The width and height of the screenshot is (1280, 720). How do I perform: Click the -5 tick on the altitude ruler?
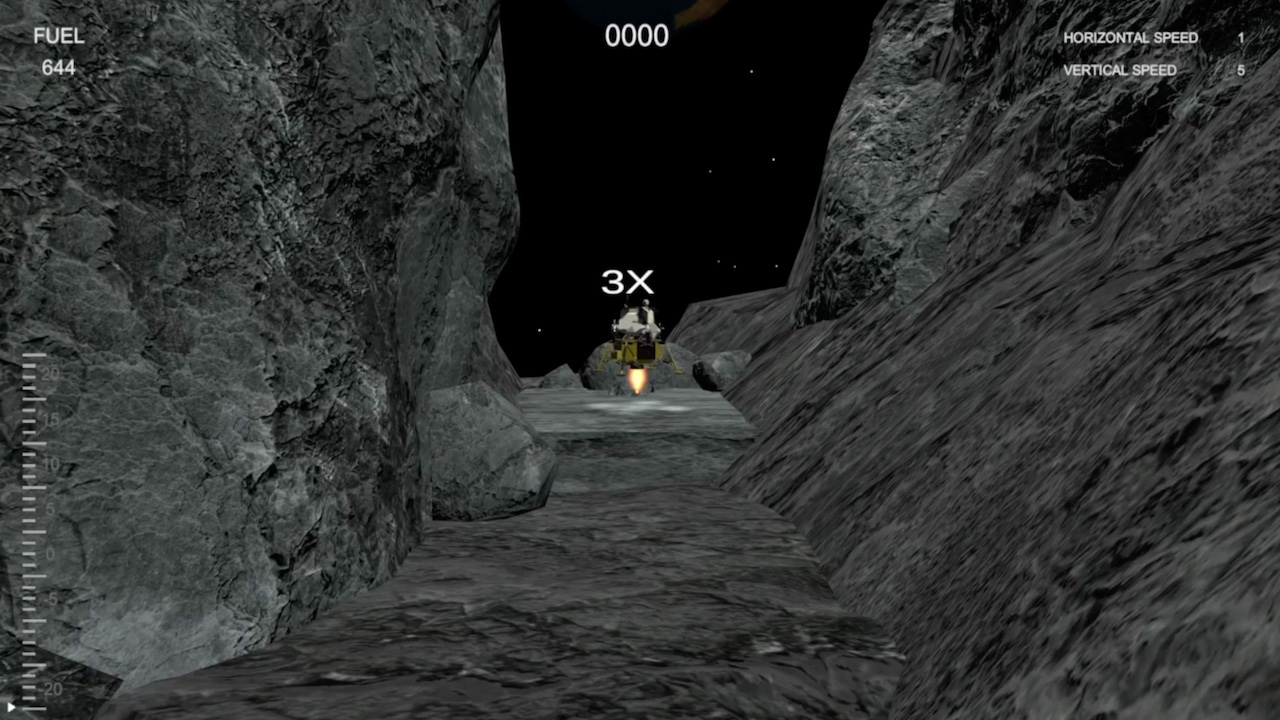click(x=51, y=597)
